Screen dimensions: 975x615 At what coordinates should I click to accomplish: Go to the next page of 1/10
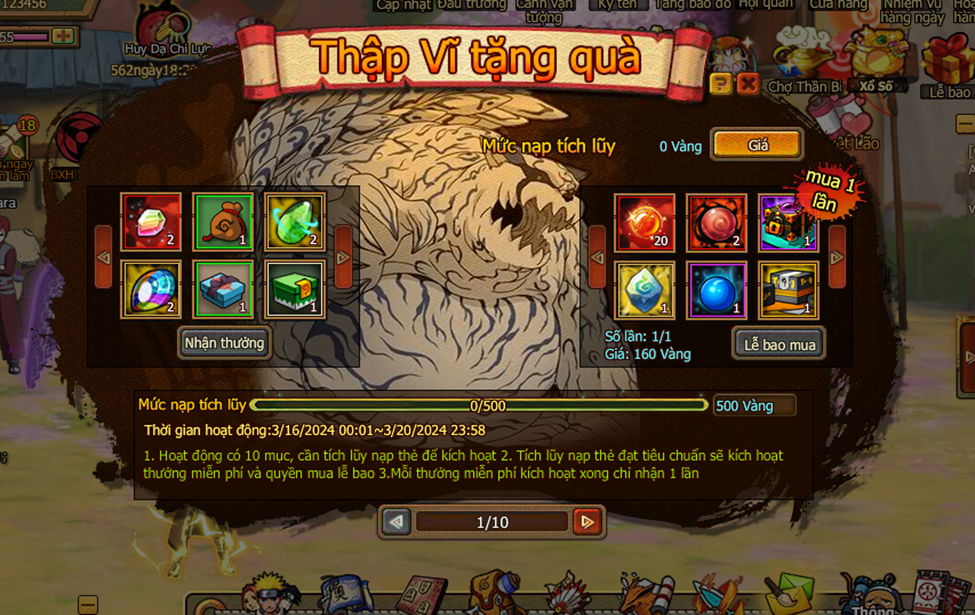pyautogui.click(x=587, y=521)
